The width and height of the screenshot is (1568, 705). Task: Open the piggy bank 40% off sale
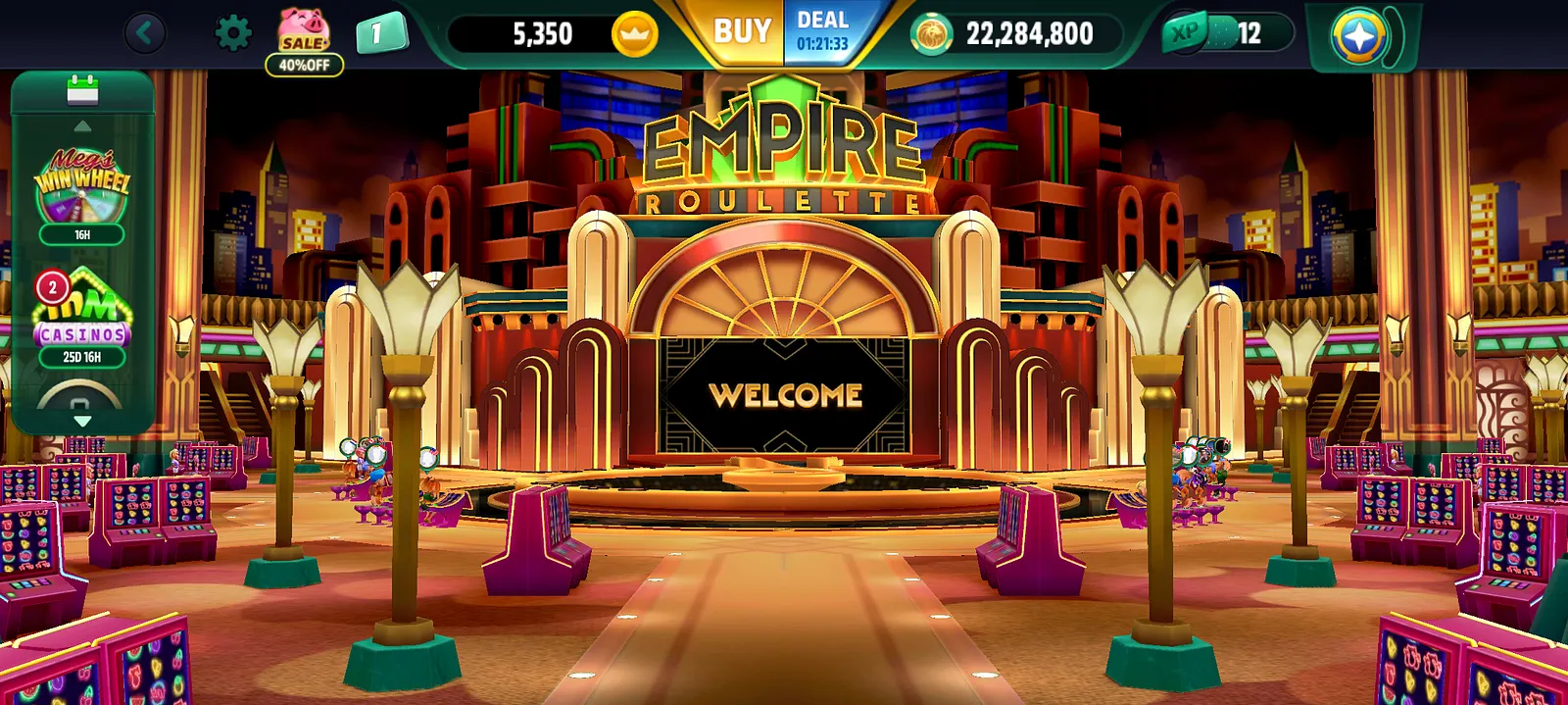[304, 41]
